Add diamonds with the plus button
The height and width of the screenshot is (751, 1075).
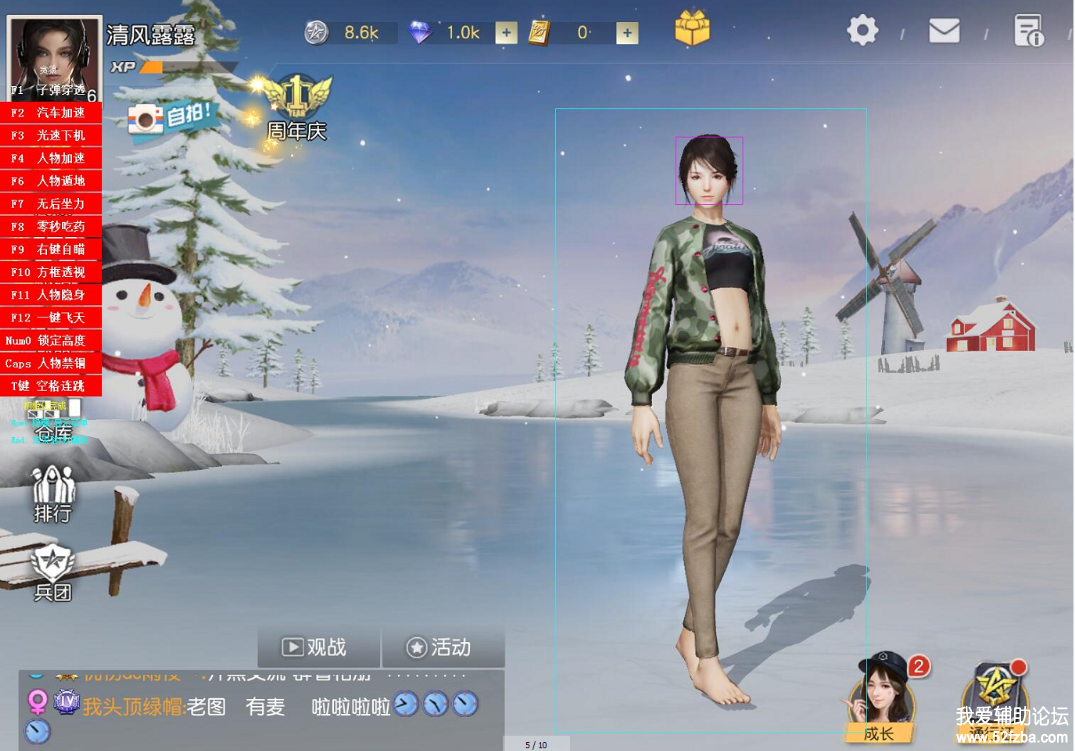(x=507, y=33)
